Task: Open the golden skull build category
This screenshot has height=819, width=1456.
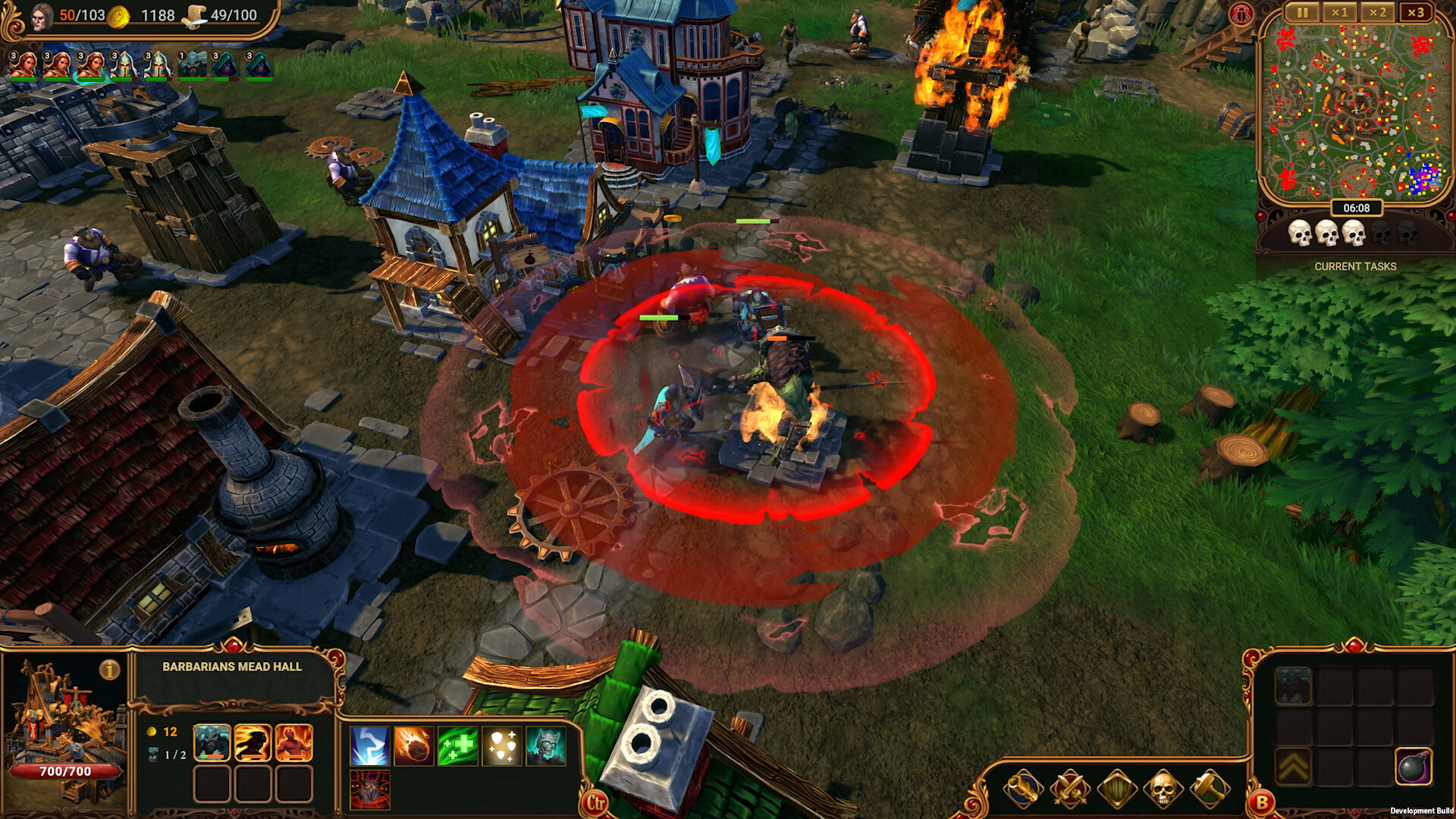Action: click(x=1163, y=789)
